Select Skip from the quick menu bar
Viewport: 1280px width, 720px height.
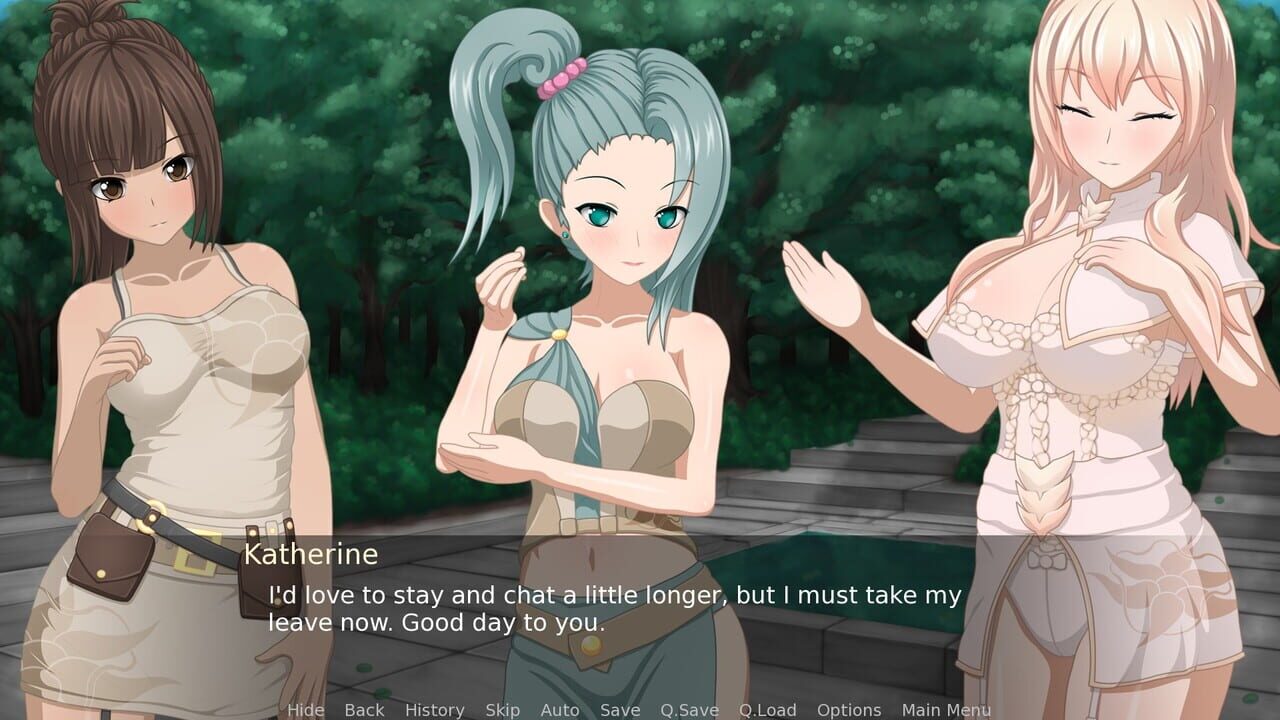pos(502,710)
